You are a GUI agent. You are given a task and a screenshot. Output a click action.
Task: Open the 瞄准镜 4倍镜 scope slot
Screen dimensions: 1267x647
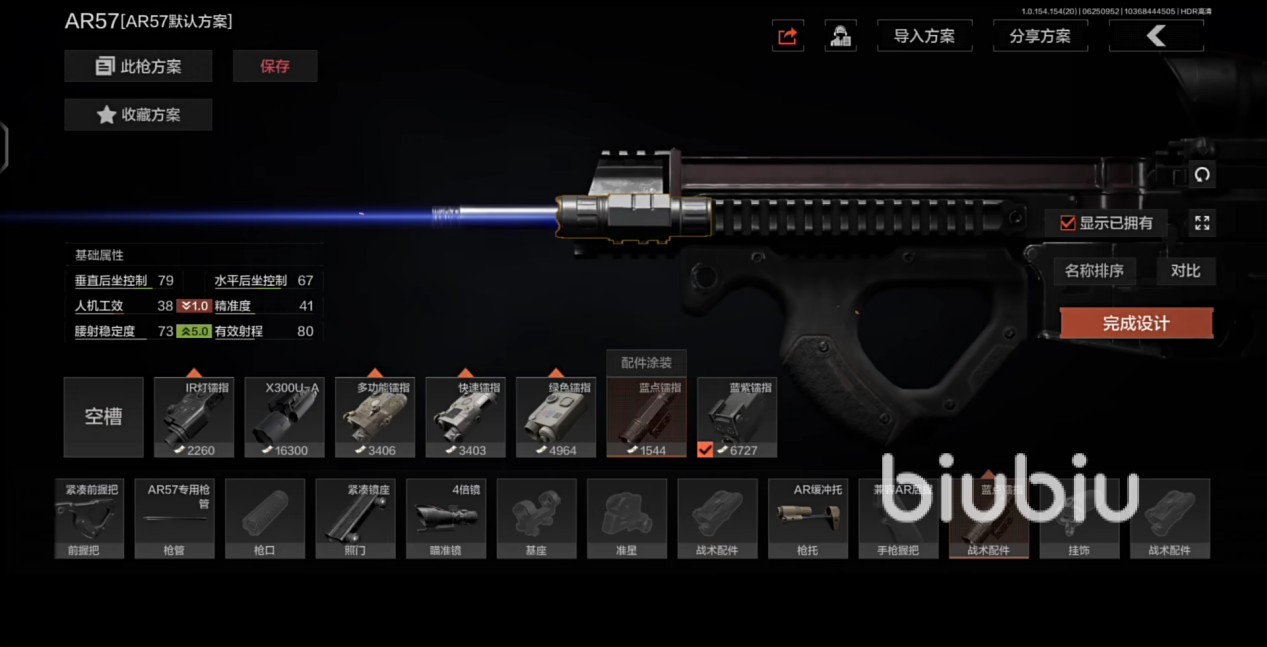pyautogui.click(x=446, y=518)
